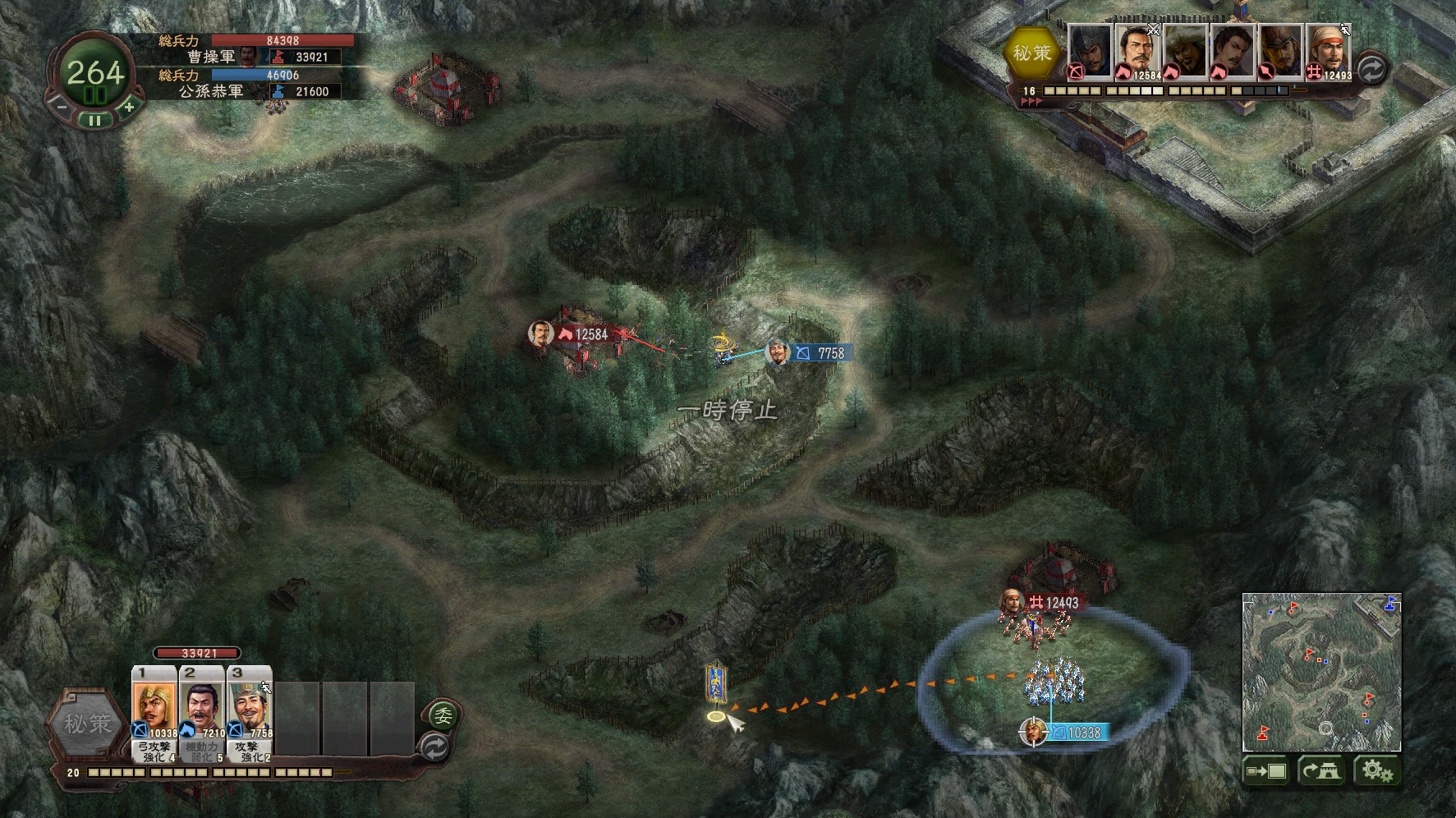Open settings with the gear button
The width and height of the screenshot is (1456, 818).
[x=1377, y=771]
